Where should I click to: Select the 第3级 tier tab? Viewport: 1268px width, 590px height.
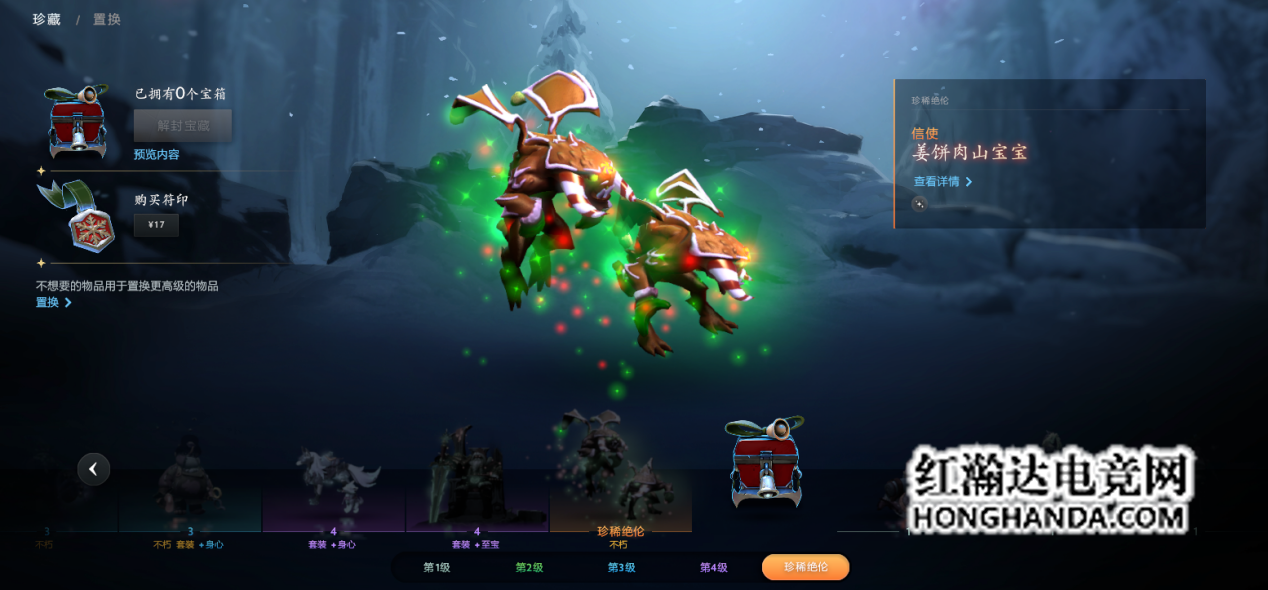(621, 567)
